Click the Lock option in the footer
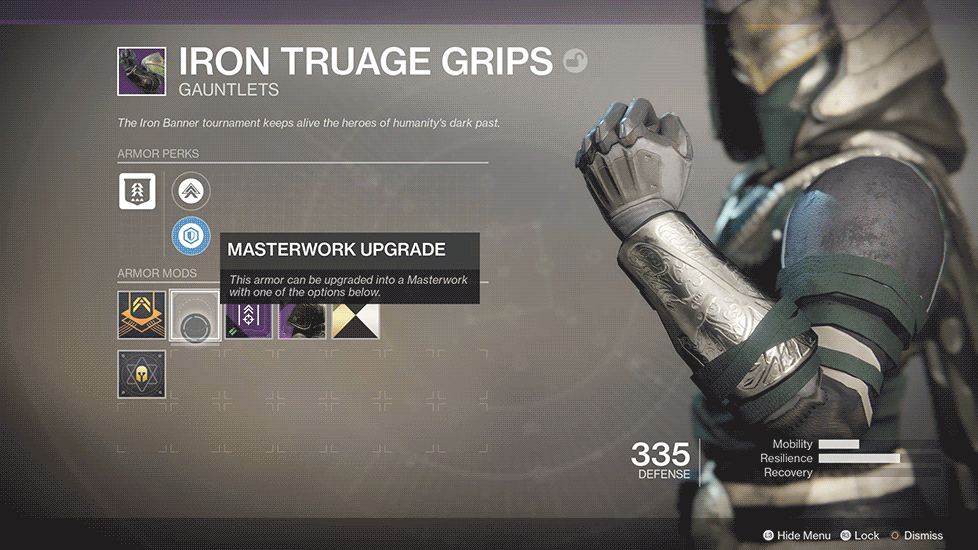The image size is (978, 550). (x=861, y=536)
